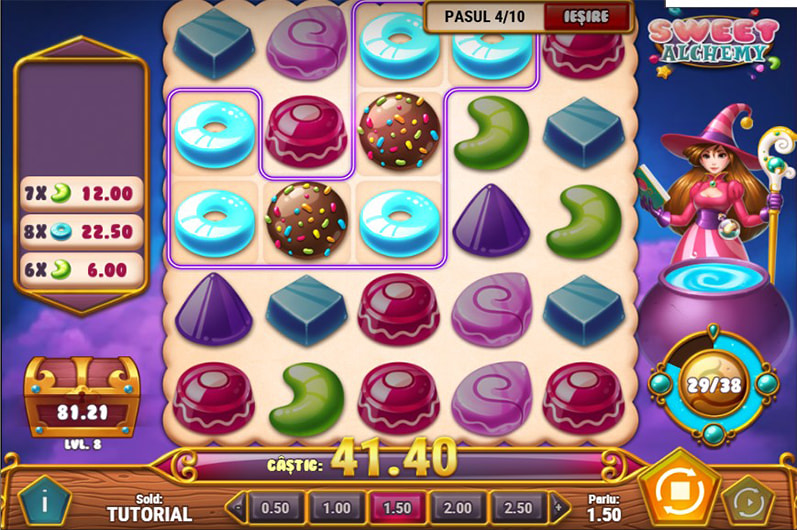Open the treasure chest level panel
Screen dimensions: 797x530
[x=81, y=400]
